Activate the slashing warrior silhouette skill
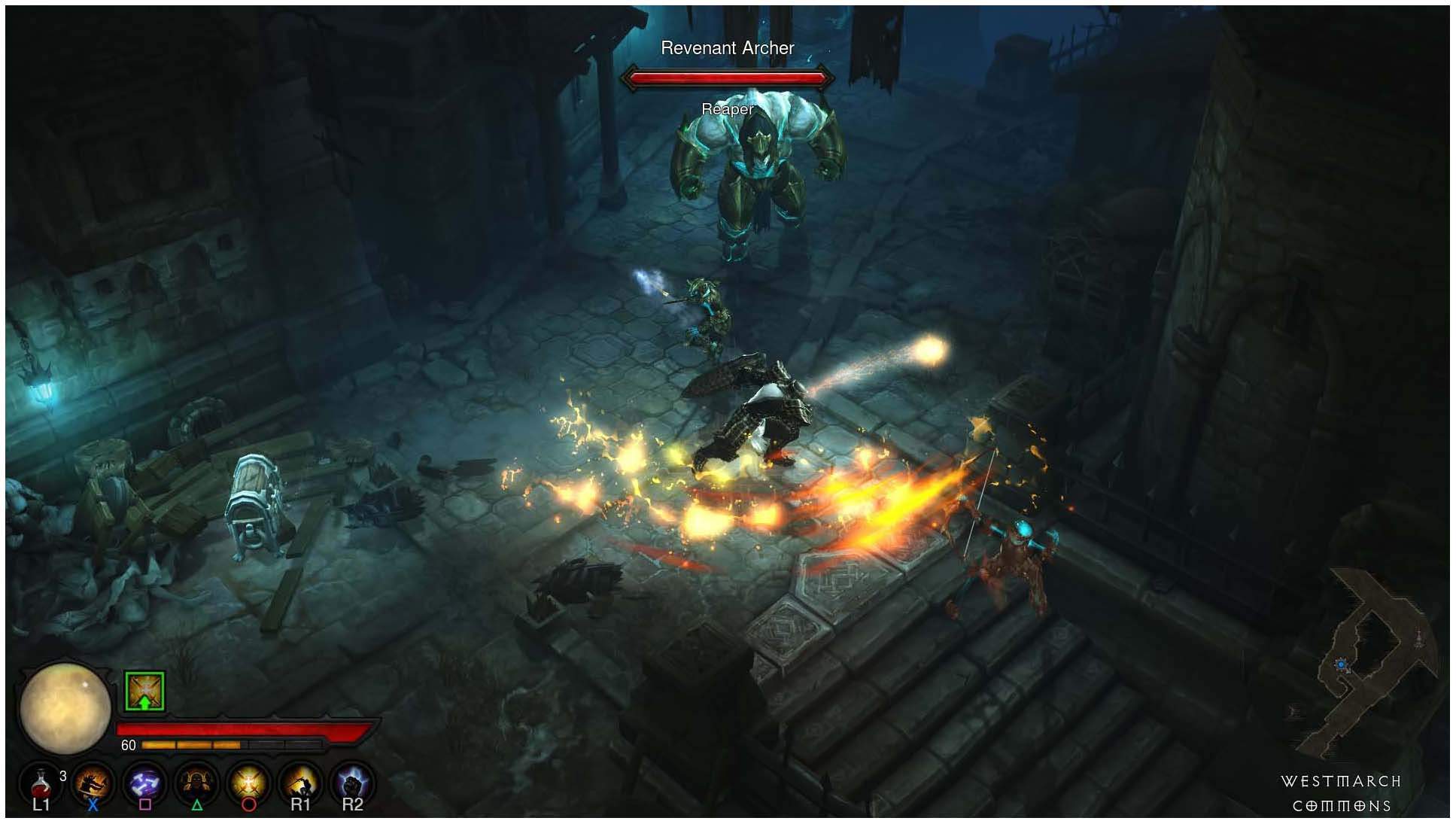 click(x=93, y=784)
